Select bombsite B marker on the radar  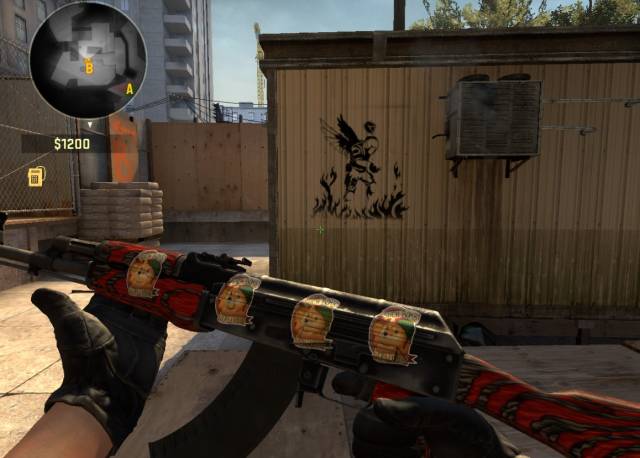click(x=89, y=68)
